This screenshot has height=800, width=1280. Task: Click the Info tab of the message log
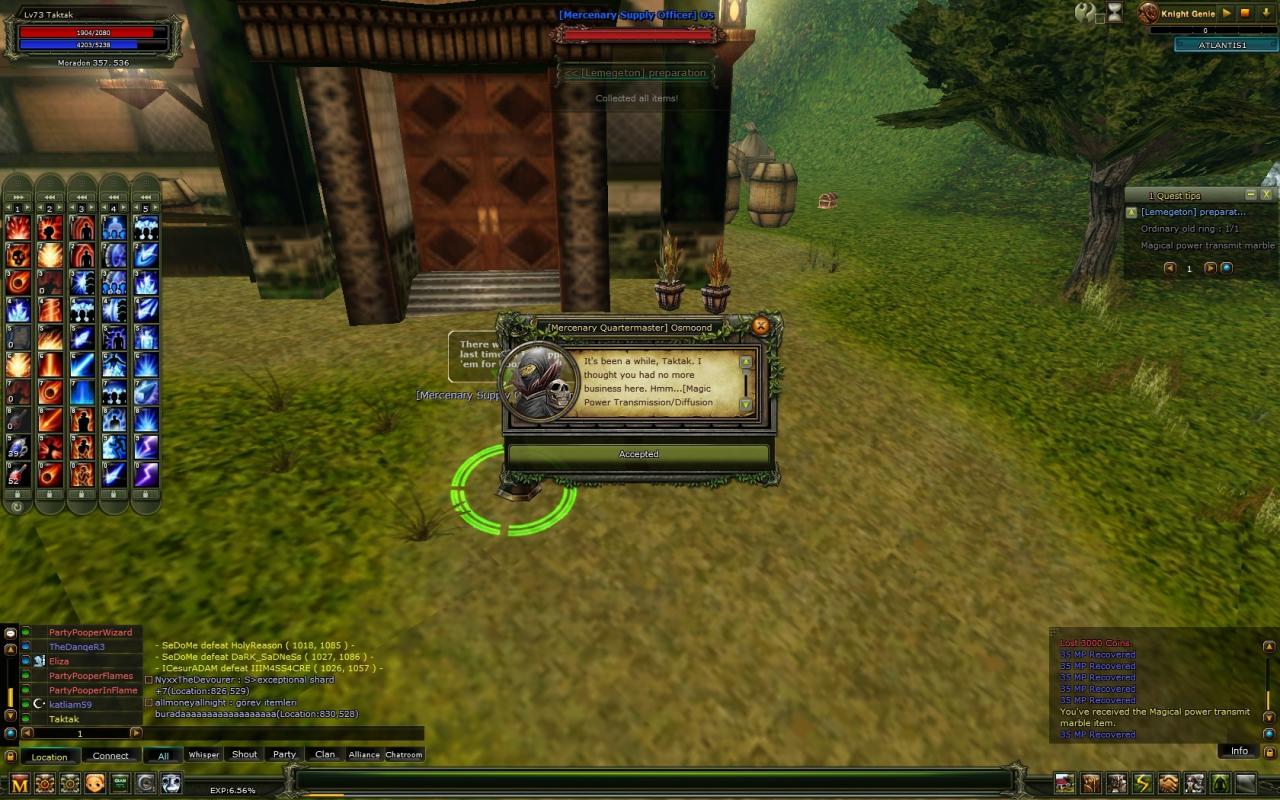tap(1239, 751)
